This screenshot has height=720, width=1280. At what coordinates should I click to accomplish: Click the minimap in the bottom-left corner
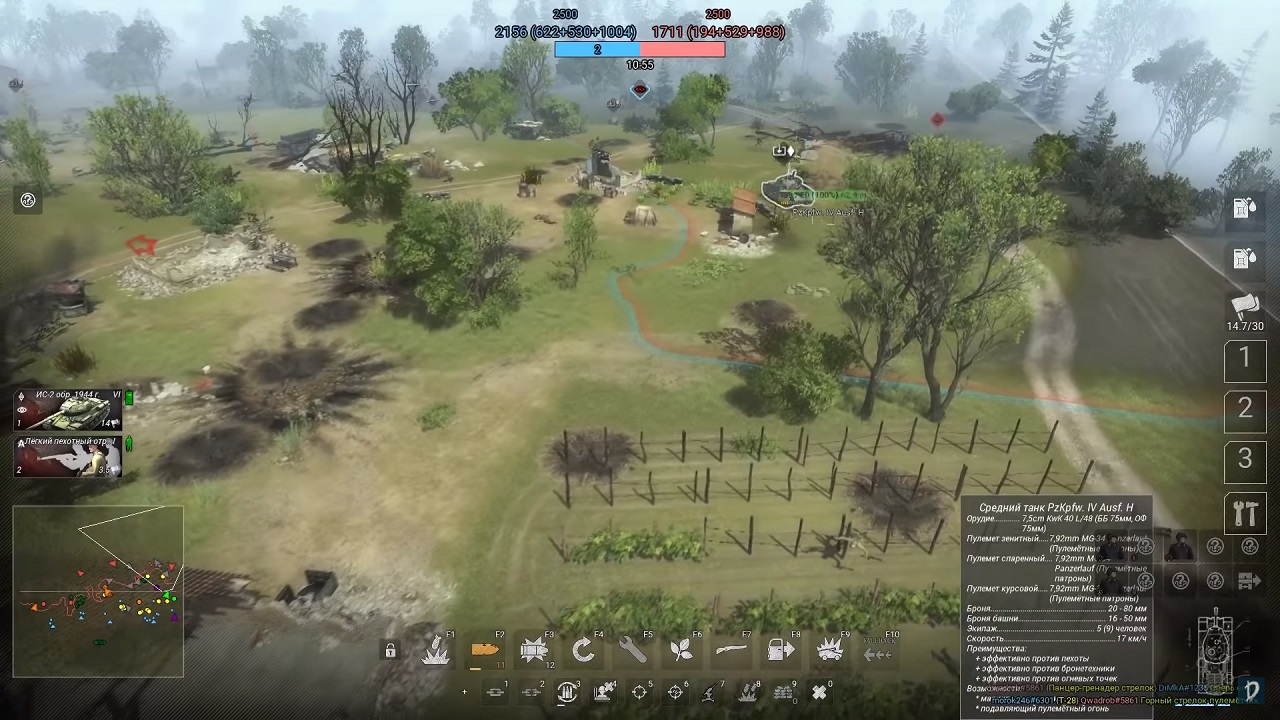click(x=98, y=590)
